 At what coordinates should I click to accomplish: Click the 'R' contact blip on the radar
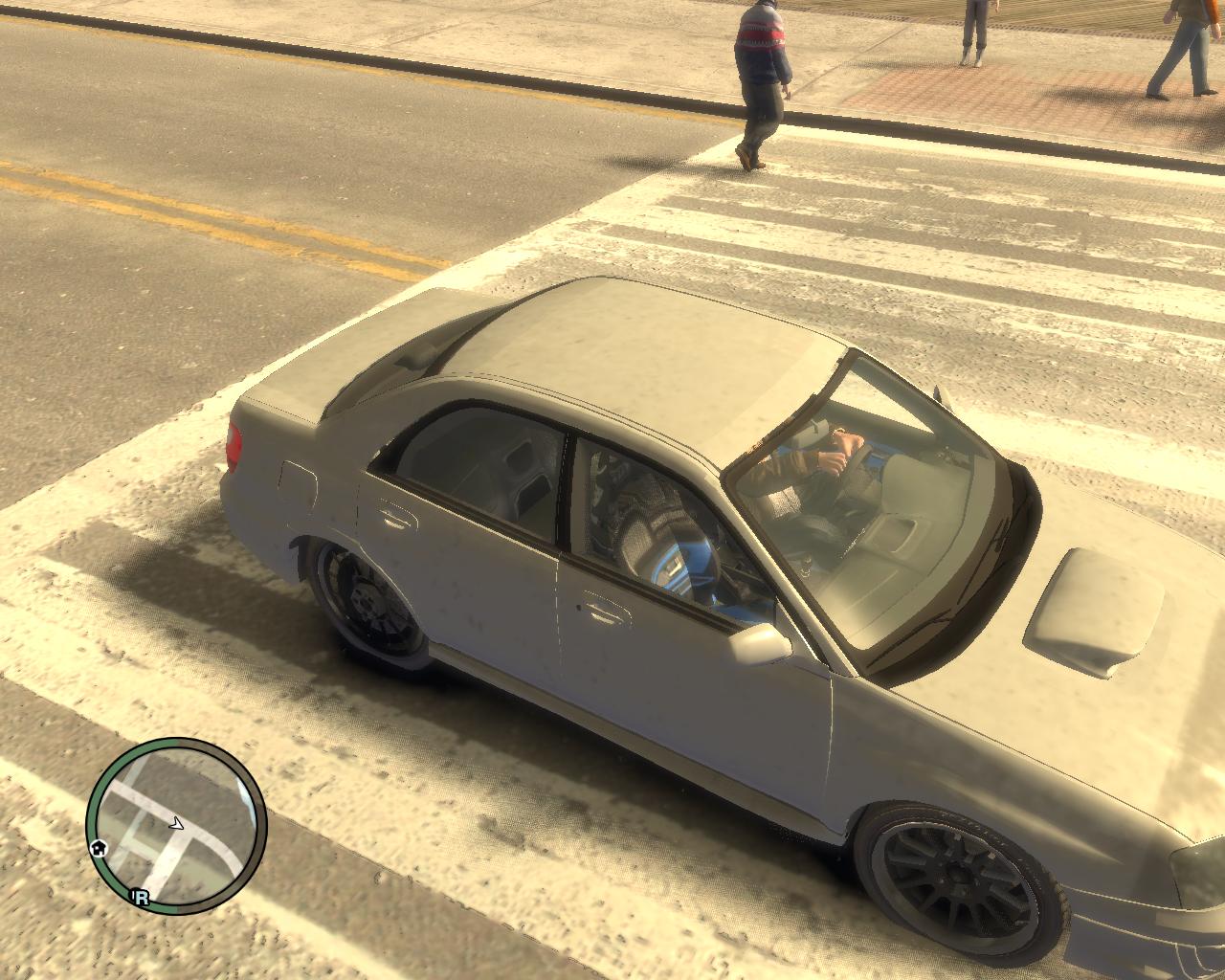point(142,897)
